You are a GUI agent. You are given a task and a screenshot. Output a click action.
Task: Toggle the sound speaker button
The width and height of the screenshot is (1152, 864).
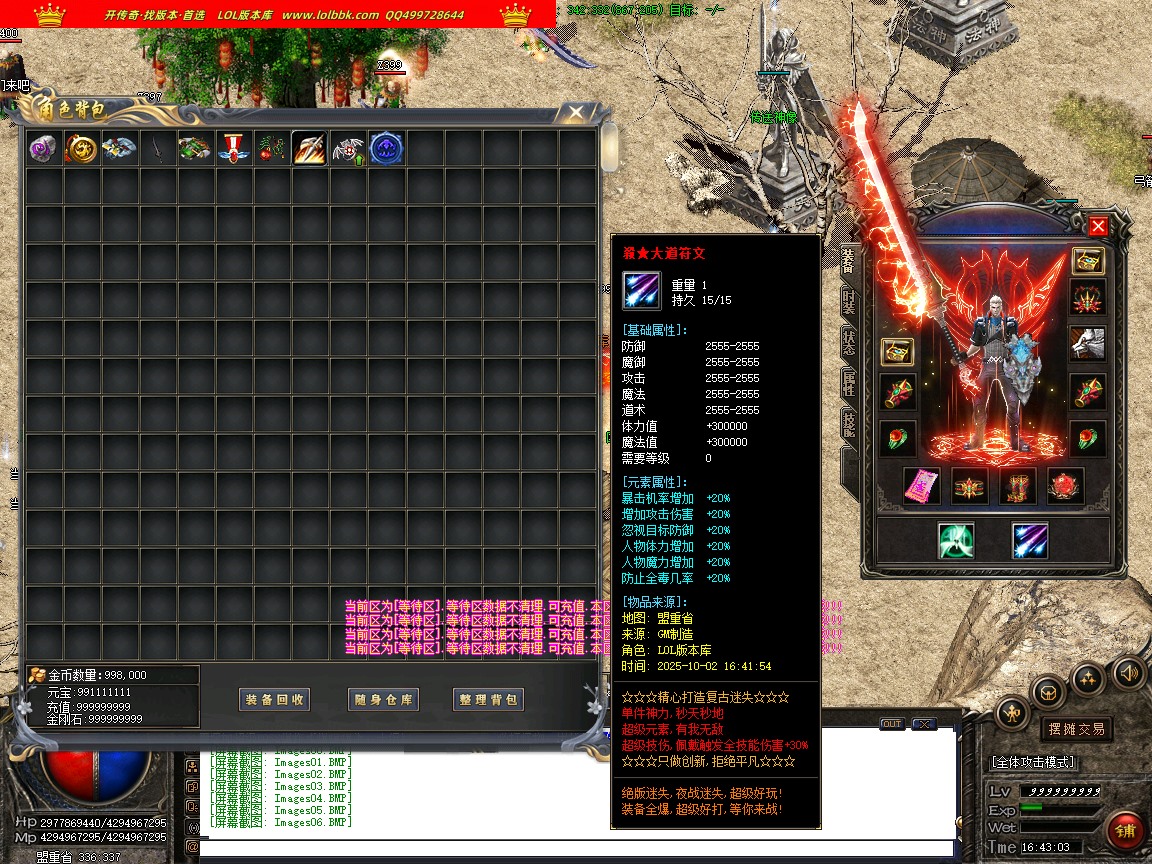click(1129, 672)
